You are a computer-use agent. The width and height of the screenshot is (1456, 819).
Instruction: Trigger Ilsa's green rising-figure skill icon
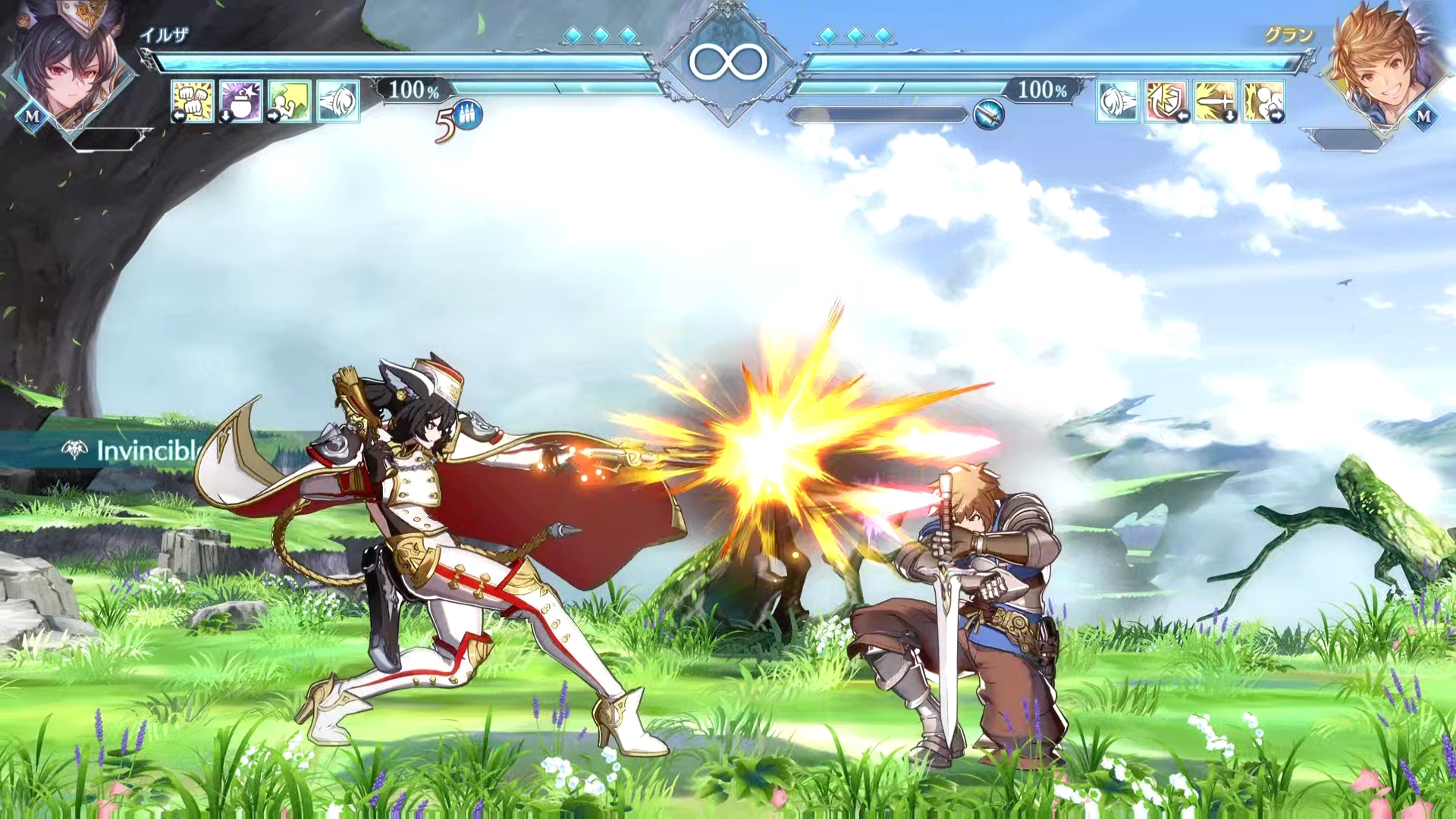pyautogui.click(x=289, y=101)
